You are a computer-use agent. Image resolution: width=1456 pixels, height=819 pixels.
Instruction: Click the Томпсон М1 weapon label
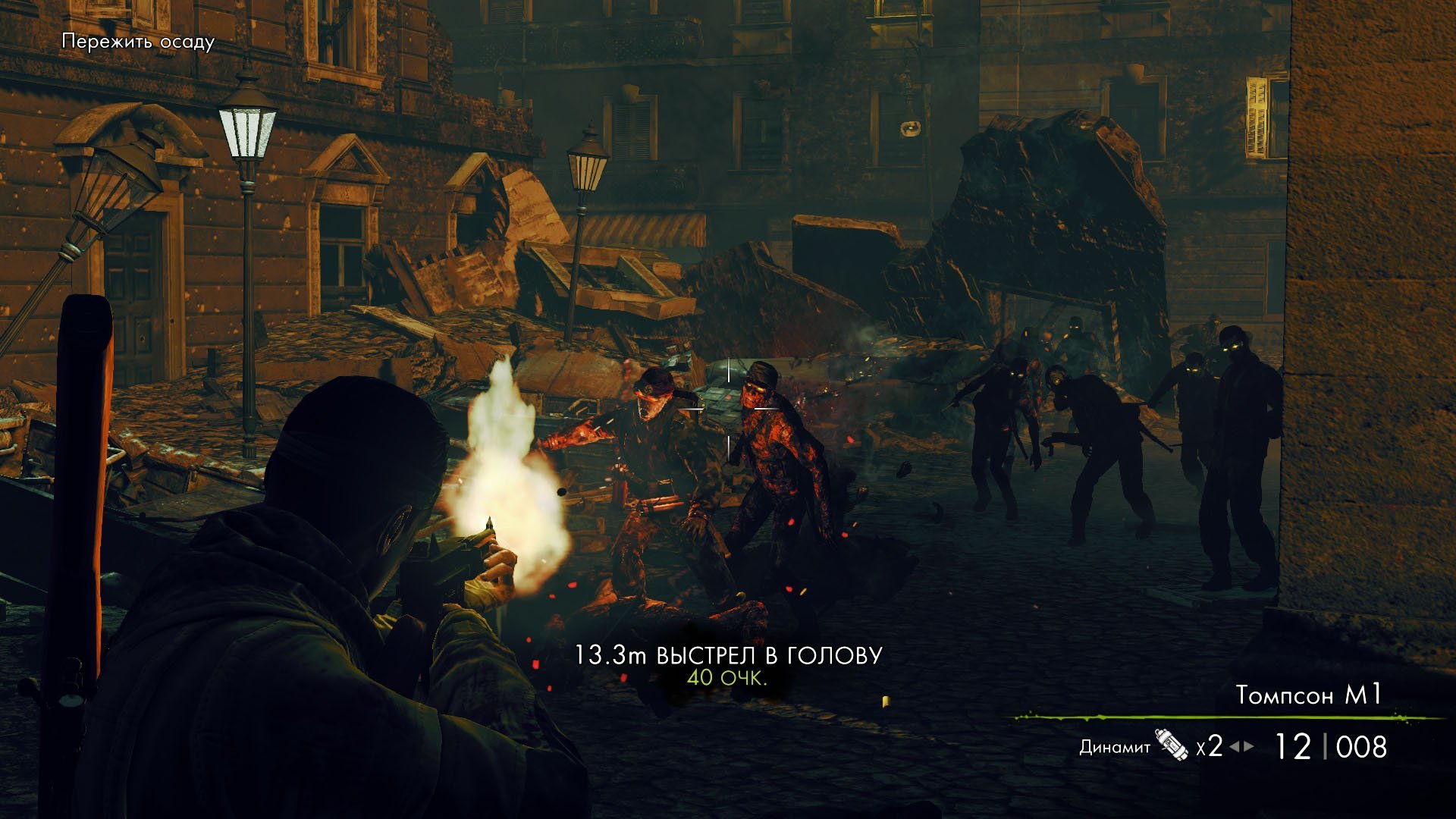pyautogui.click(x=1309, y=695)
